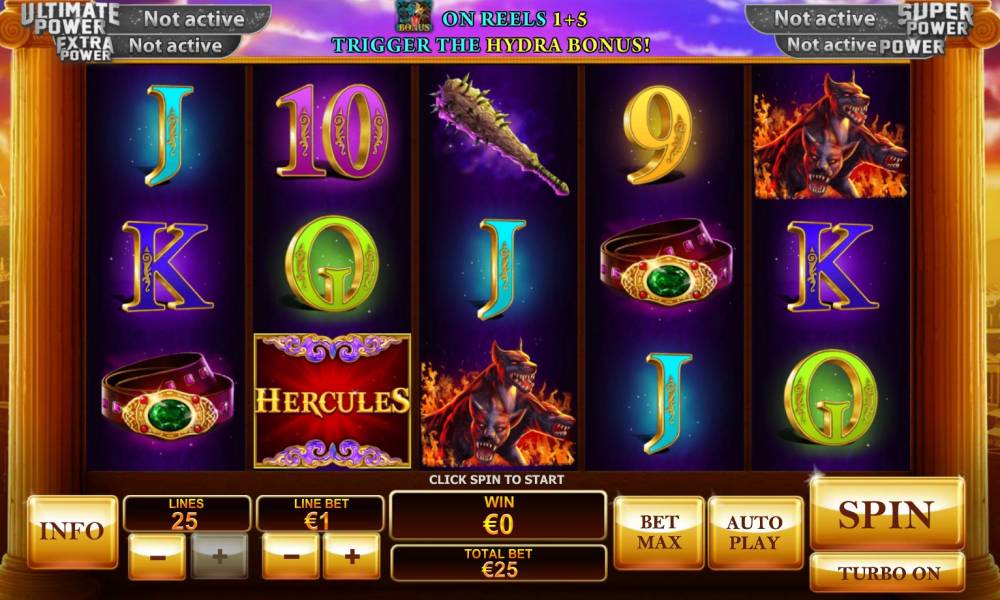Decrease the number of lines
Viewport: 1000px width, 600px height.
coord(157,557)
